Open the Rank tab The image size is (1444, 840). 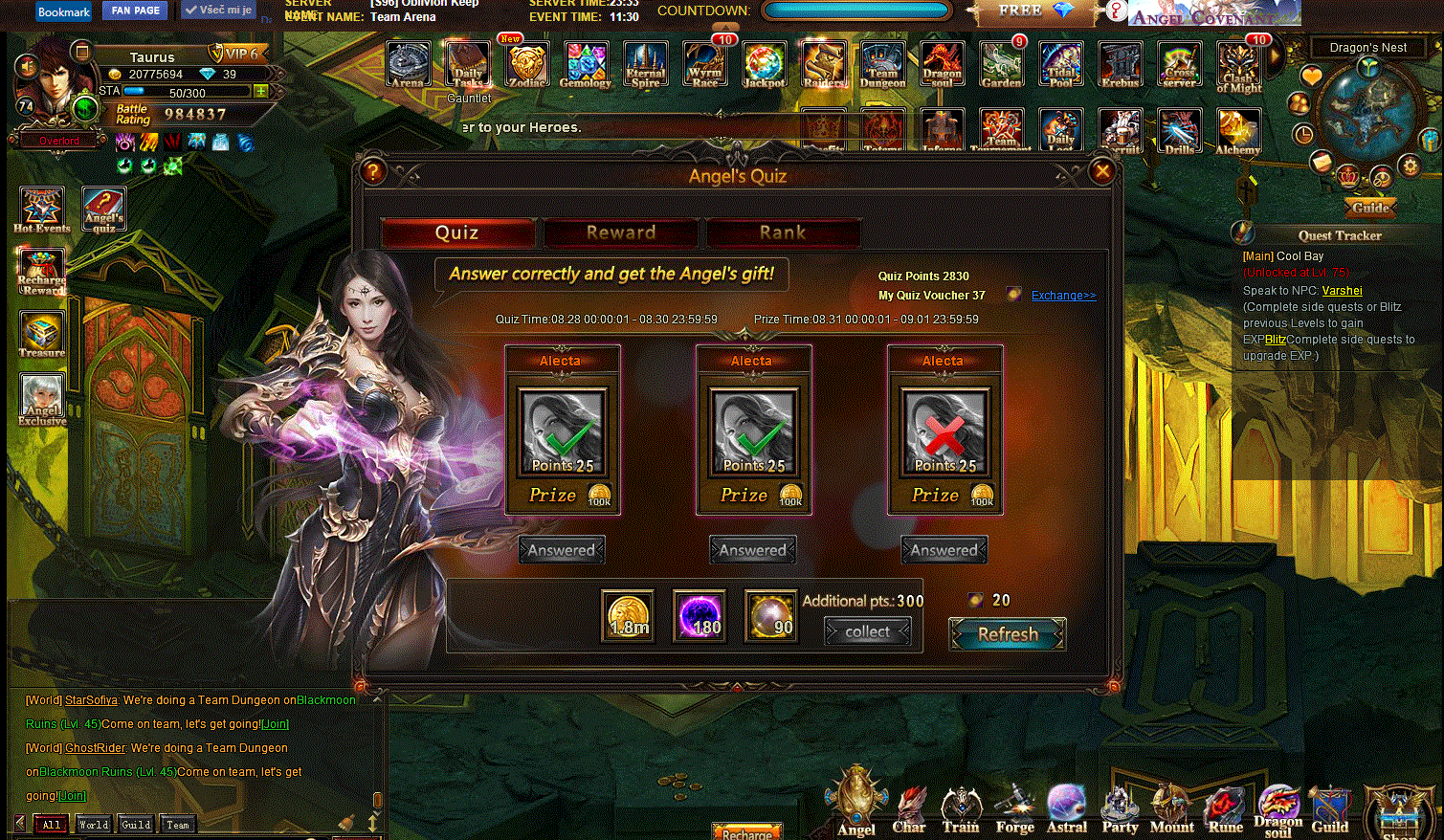click(x=783, y=232)
